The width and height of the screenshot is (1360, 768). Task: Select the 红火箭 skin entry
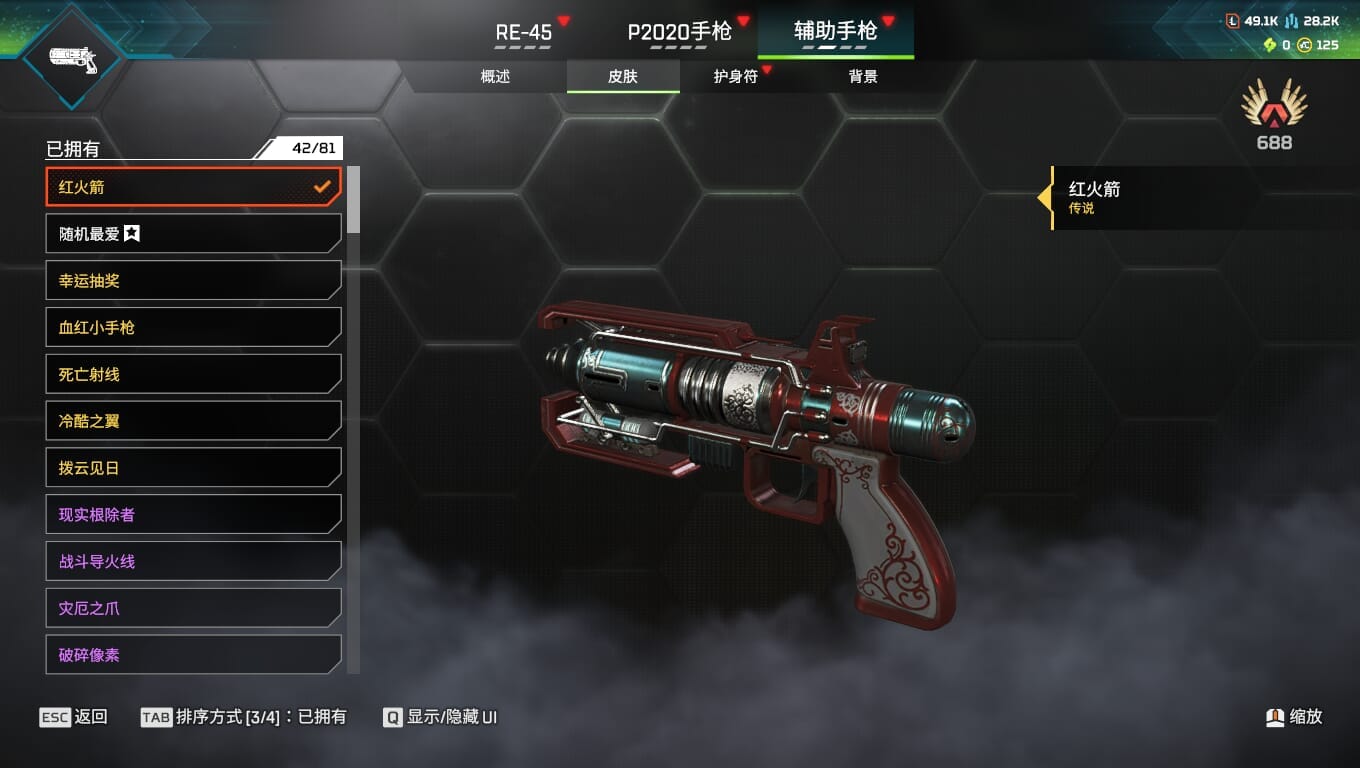point(193,187)
